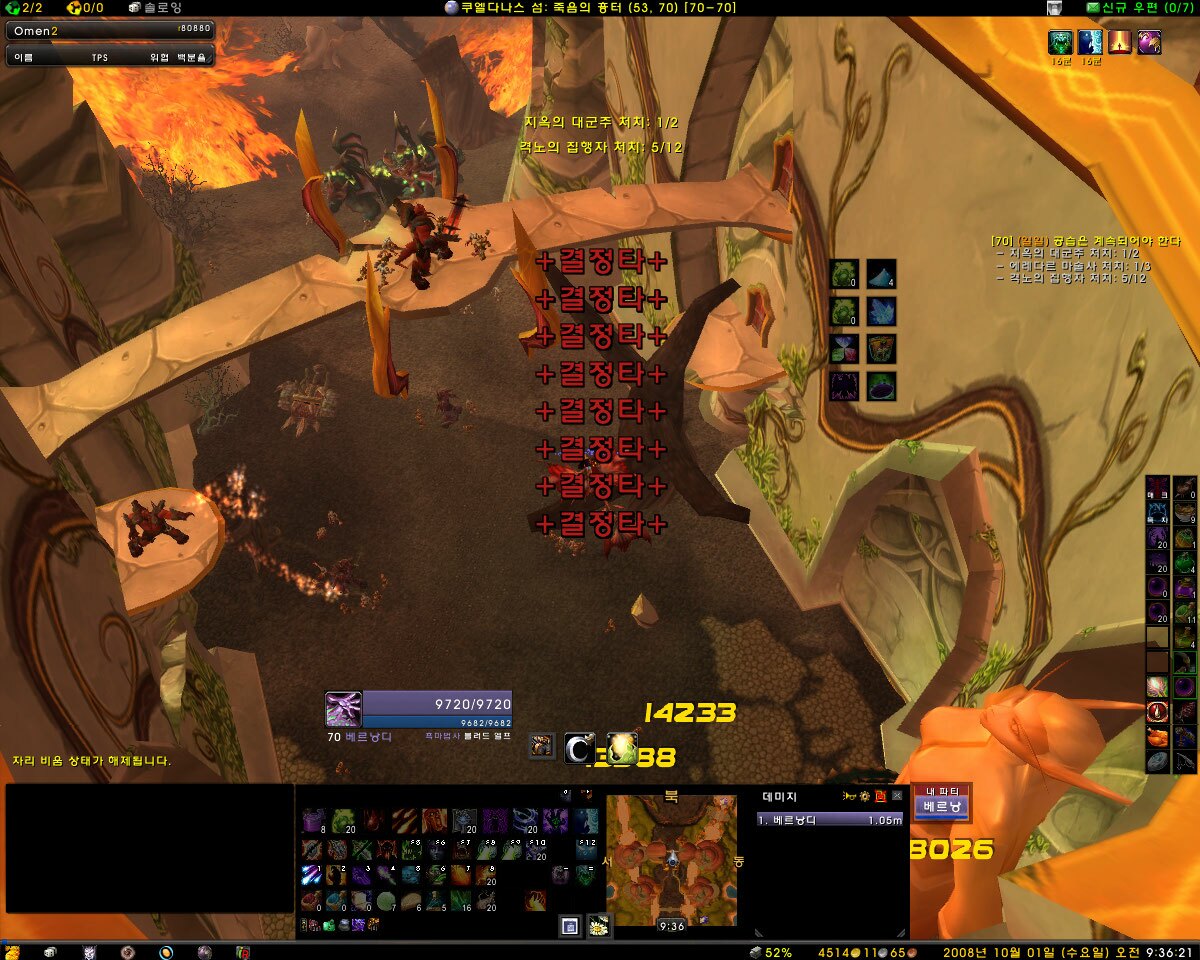Click the 베르낭 party frame button
This screenshot has height=960, width=1200.
(x=941, y=805)
